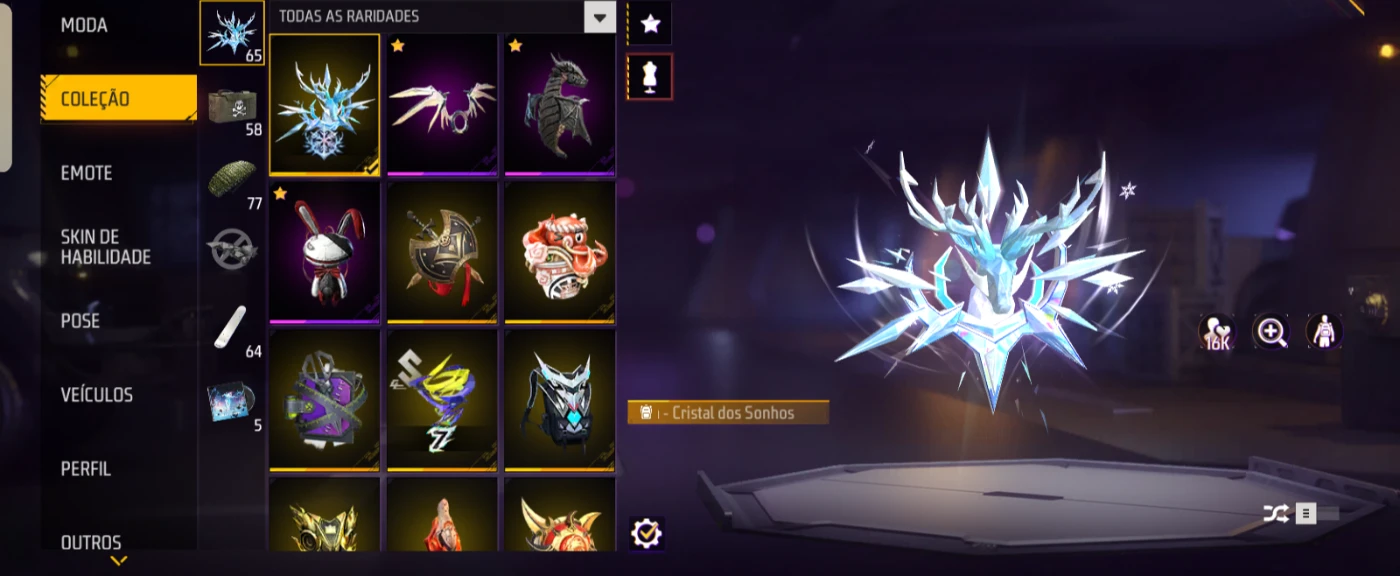The width and height of the screenshot is (1400, 576).
Task: Open the Moda menu section
Action: pyautogui.click(x=84, y=25)
